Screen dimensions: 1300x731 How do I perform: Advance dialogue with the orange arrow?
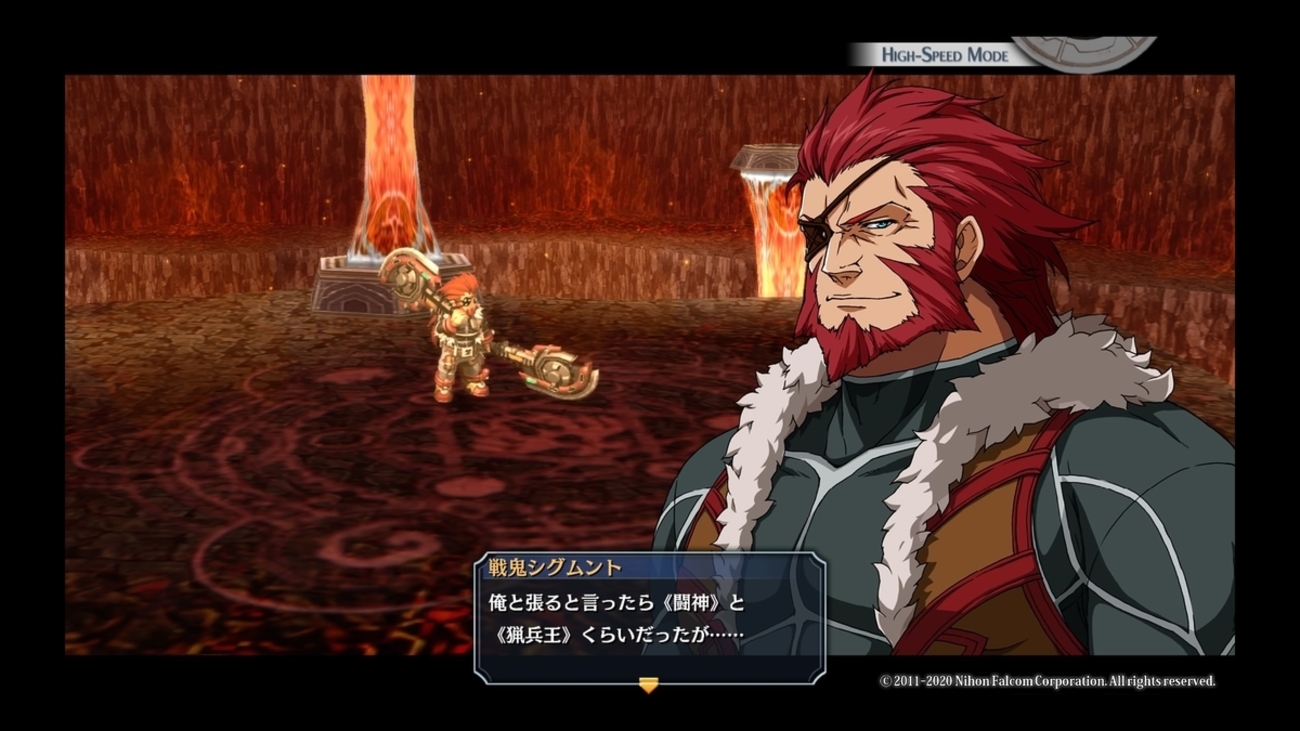click(x=648, y=685)
